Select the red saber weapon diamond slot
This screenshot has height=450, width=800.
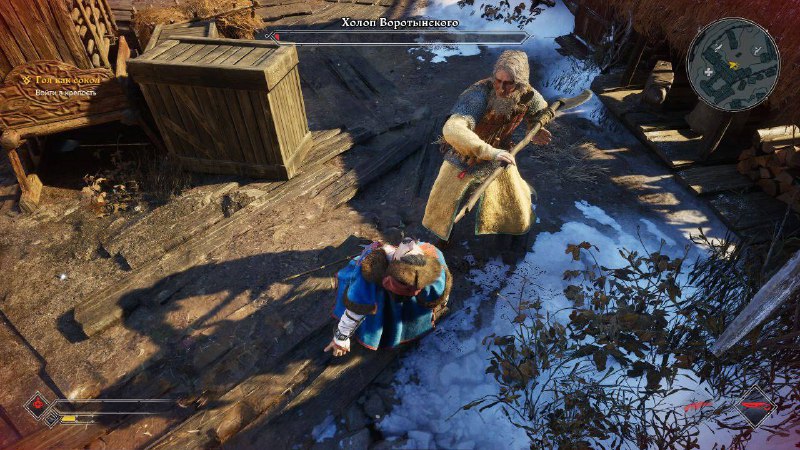pos(757,408)
